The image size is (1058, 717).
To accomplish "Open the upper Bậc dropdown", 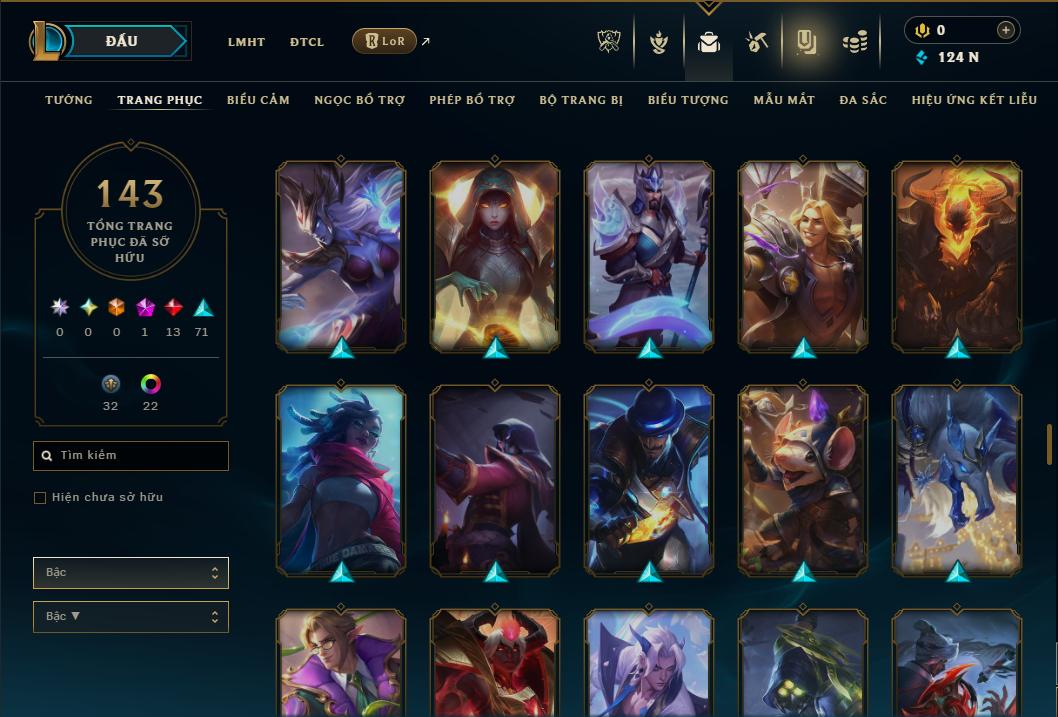I will 131,573.
